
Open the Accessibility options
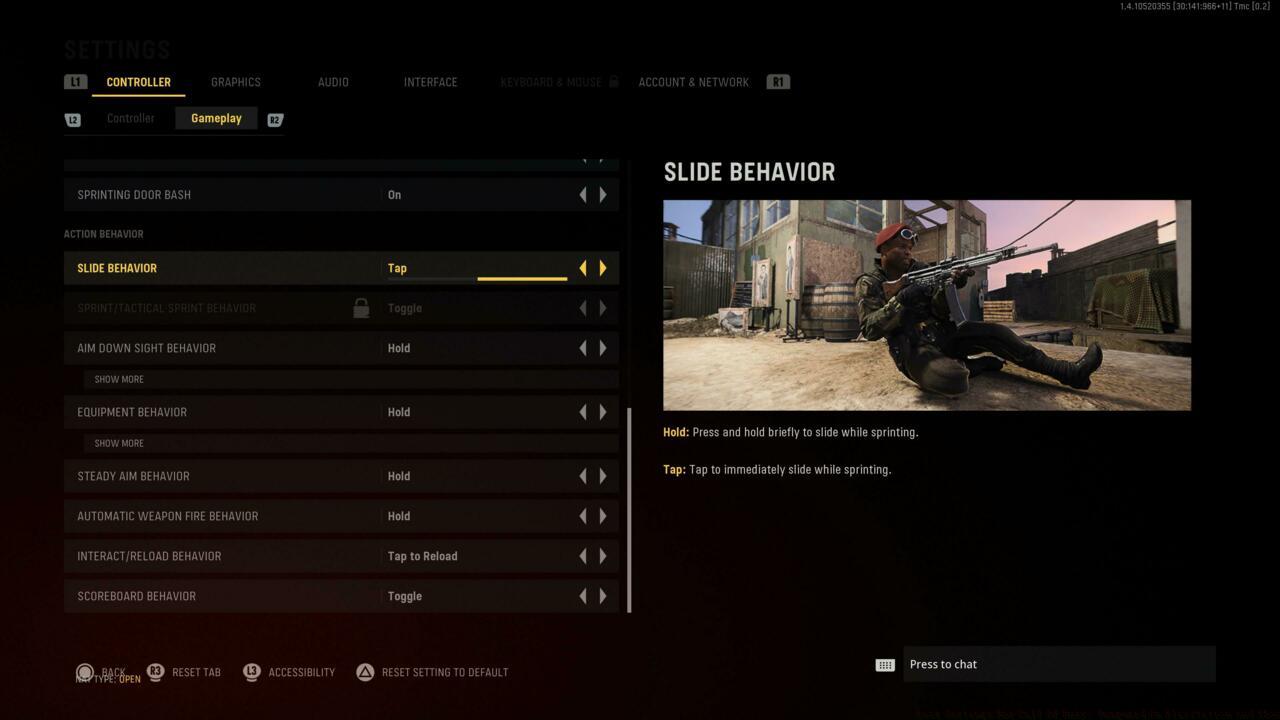point(302,672)
